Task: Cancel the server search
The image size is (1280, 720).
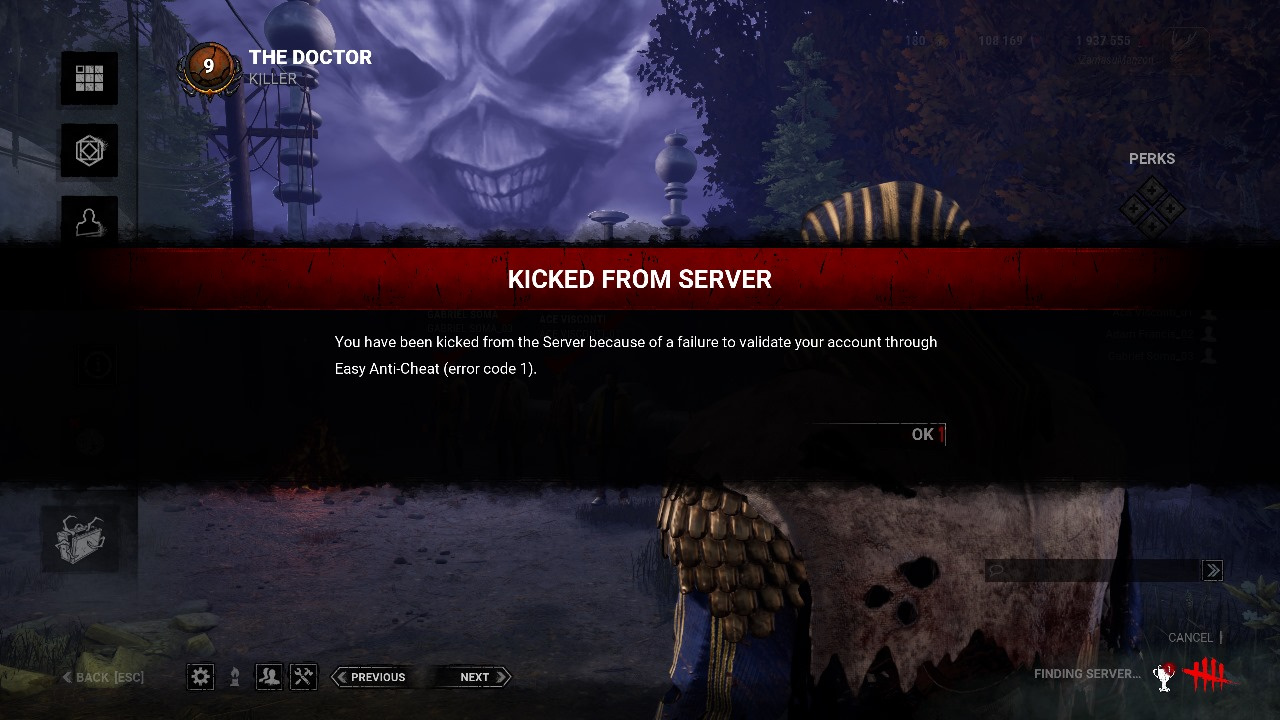Action: pyautogui.click(x=1190, y=637)
